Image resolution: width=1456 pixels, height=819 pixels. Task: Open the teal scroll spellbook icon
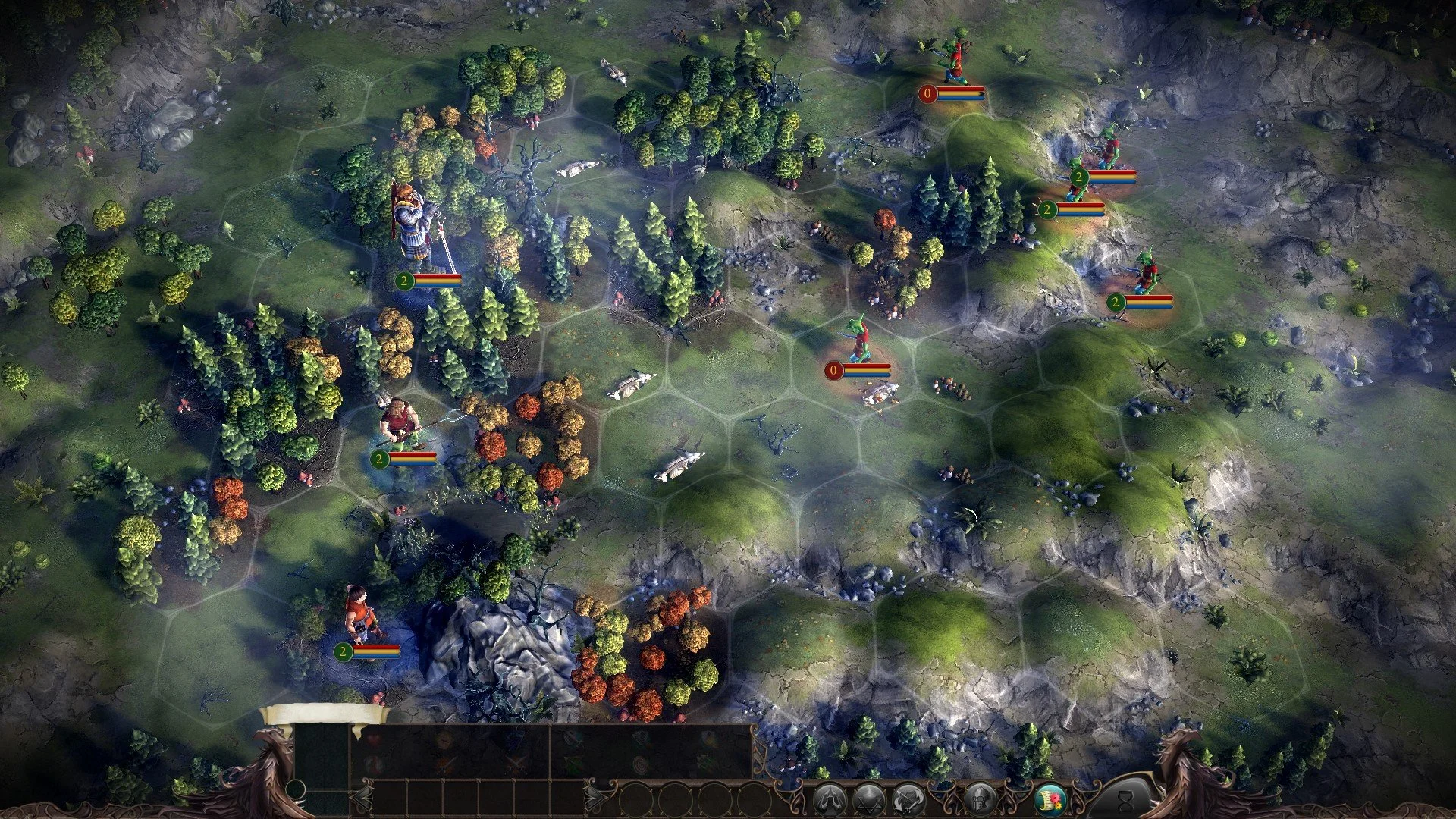(x=1051, y=798)
